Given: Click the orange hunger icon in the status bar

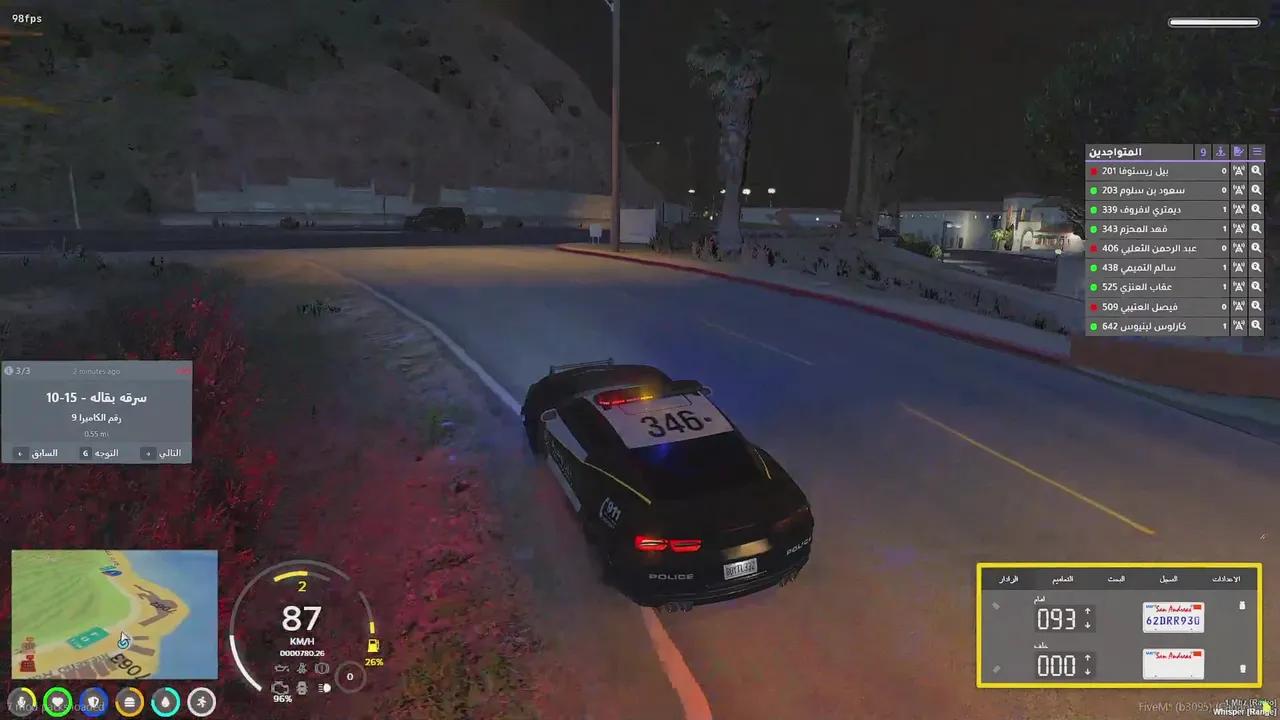Looking at the screenshot, I should tap(129, 702).
